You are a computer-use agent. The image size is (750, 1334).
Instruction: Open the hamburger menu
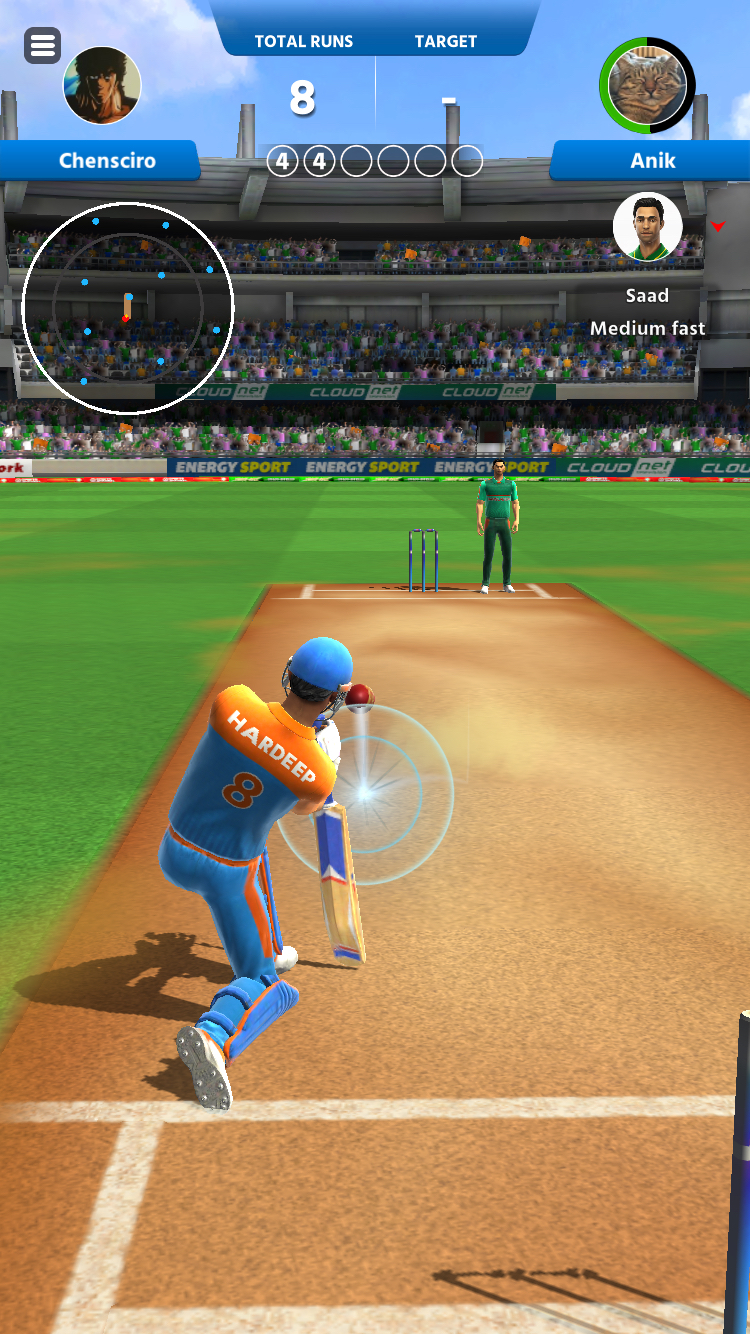[x=42, y=45]
